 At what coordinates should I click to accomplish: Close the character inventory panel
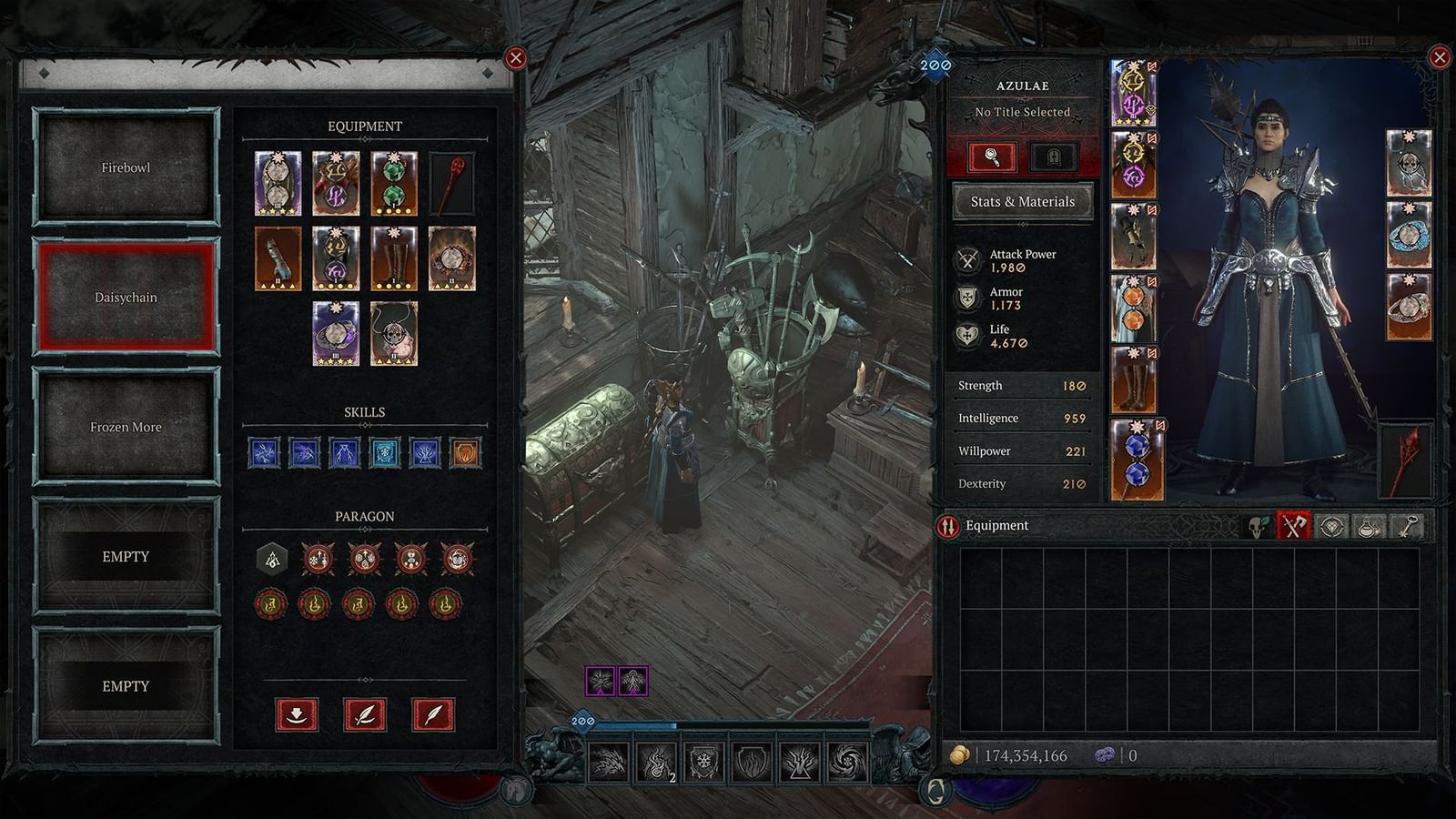(x=1439, y=59)
